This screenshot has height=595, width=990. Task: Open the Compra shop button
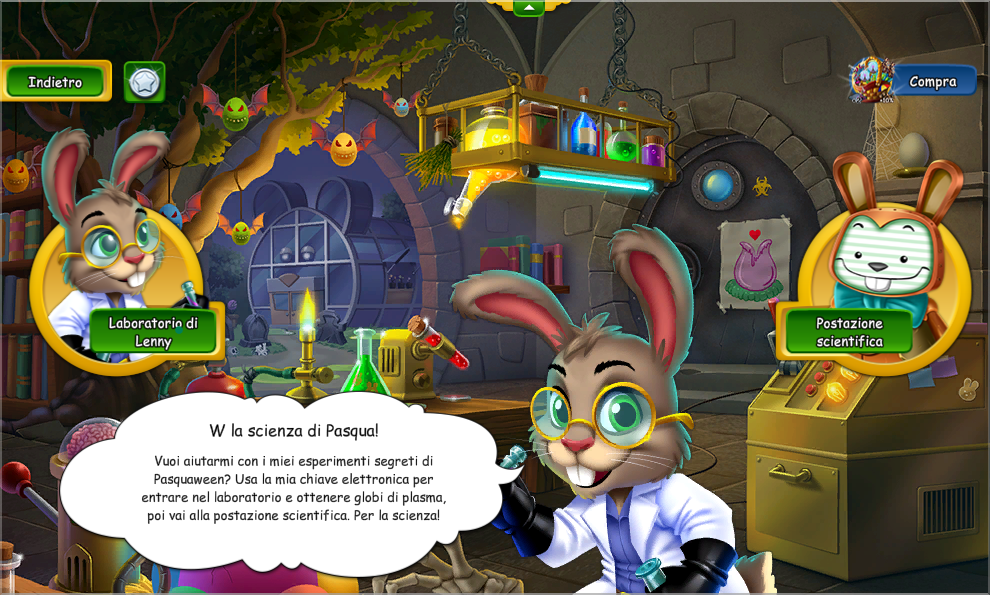coord(932,81)
